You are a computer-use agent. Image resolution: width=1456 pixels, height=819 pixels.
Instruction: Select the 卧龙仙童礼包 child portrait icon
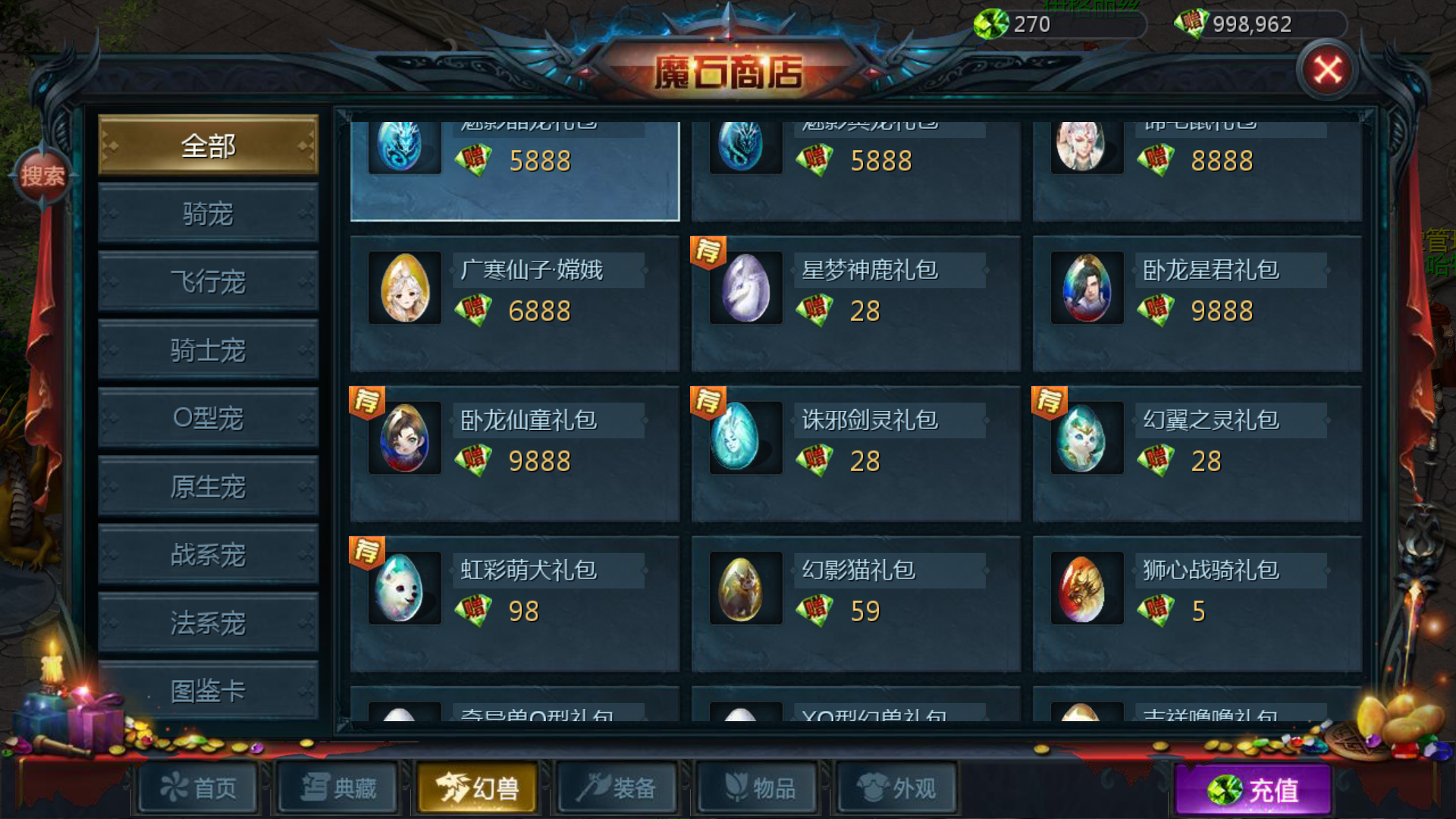[x=404, y=439]
